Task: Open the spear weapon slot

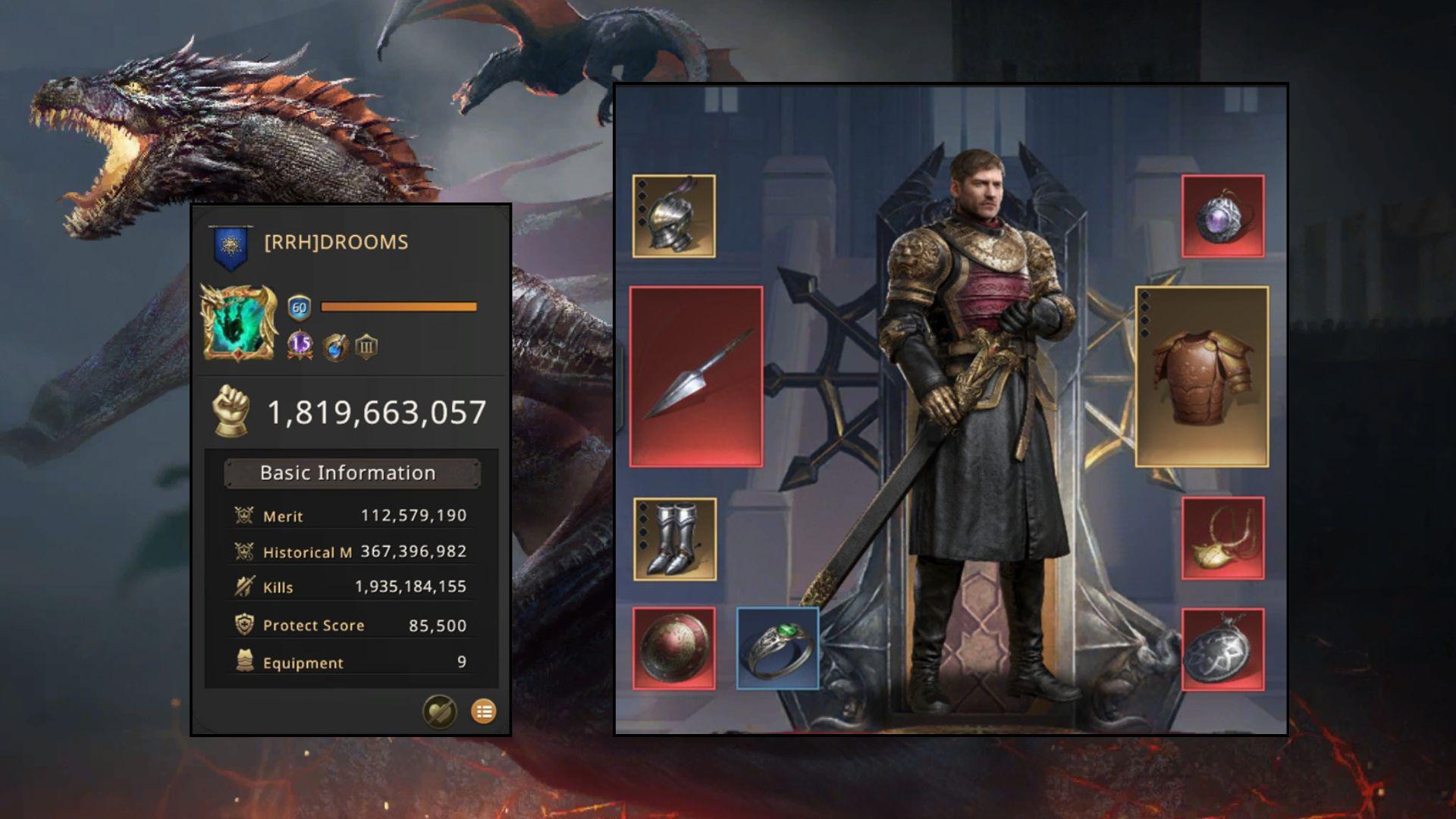Action: pyautogui.click(x=696, y=376)
